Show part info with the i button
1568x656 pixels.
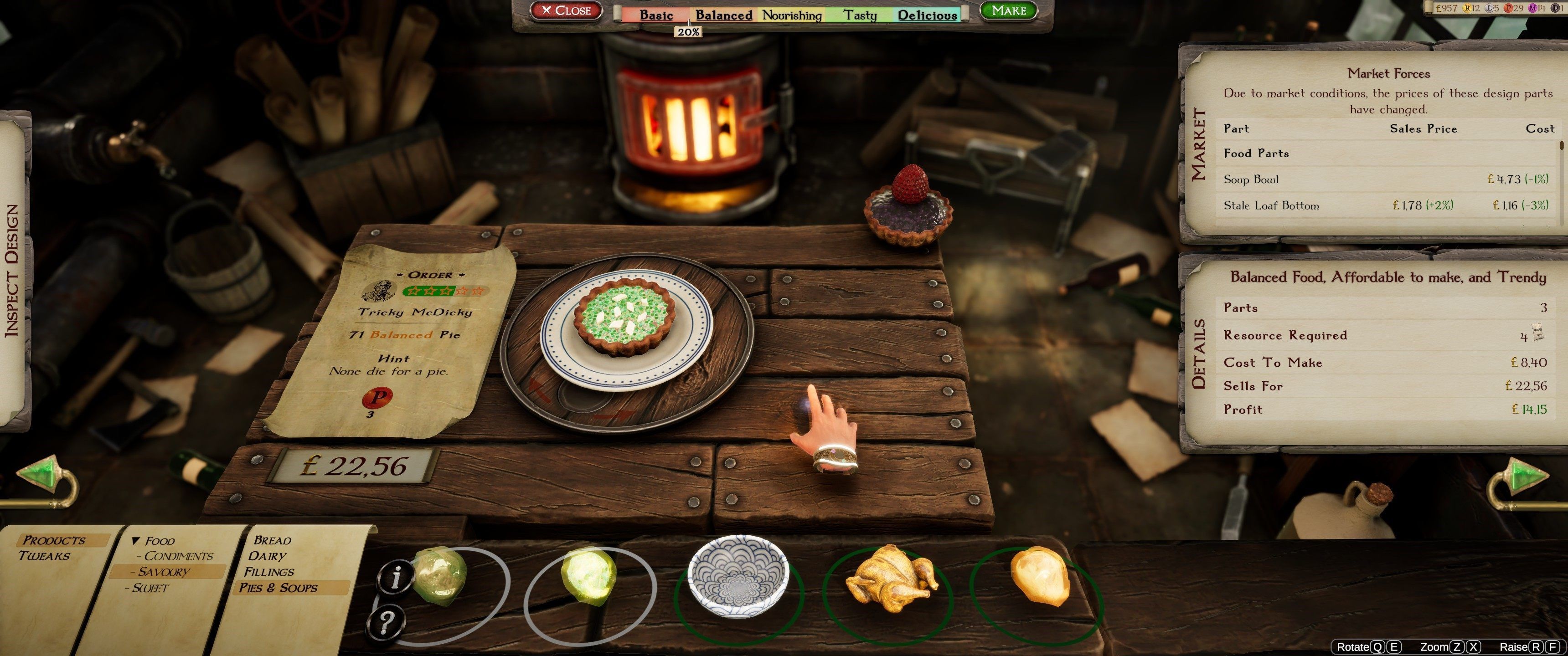click(396, 576)
